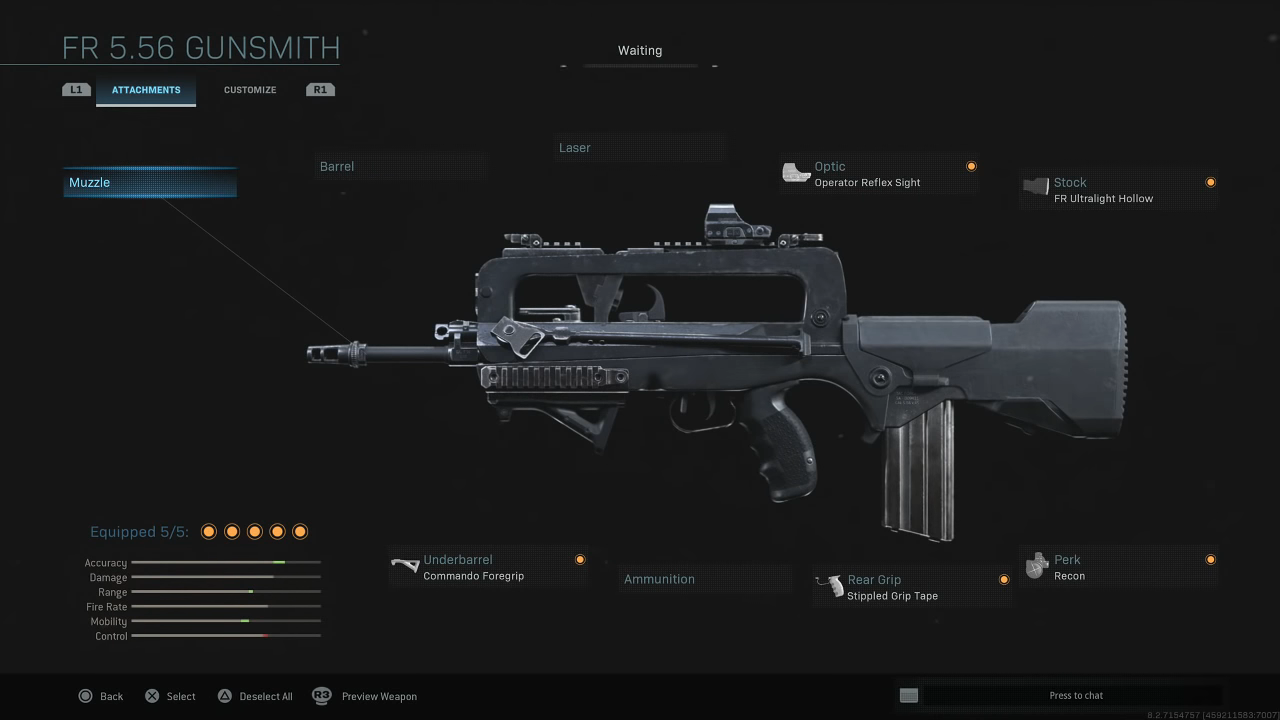Choose the Perk slot showing Recon

pyautogui.click(x=1117, y=567)
